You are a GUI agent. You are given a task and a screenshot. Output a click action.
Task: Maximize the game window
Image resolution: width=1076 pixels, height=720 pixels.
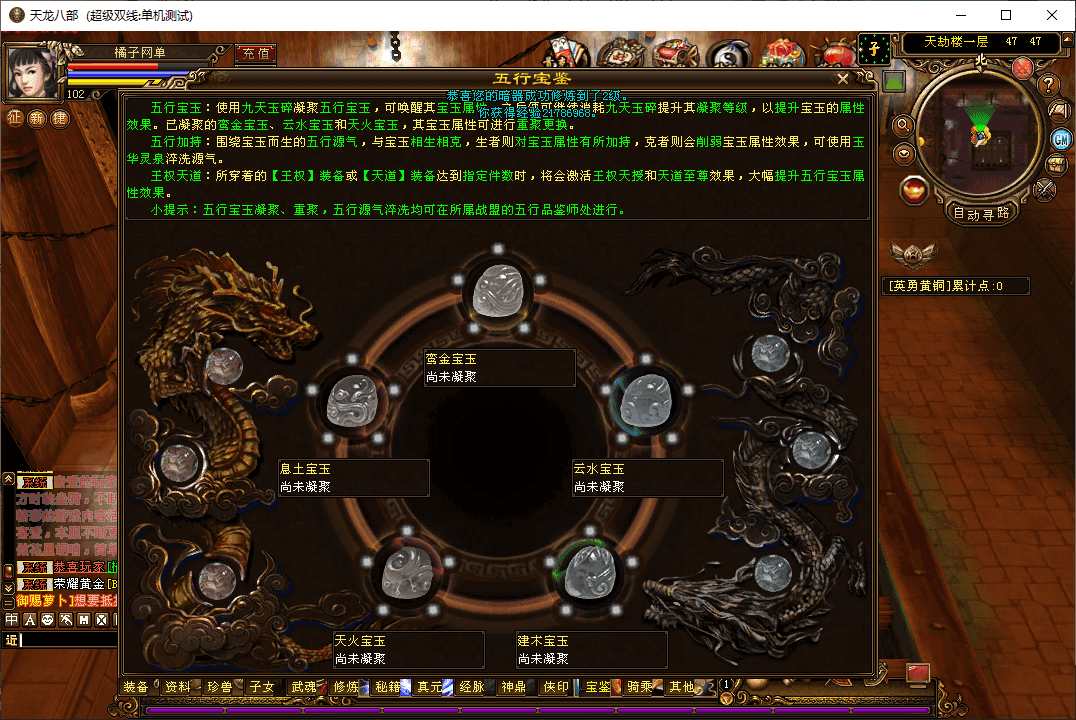click(1006, 15)
